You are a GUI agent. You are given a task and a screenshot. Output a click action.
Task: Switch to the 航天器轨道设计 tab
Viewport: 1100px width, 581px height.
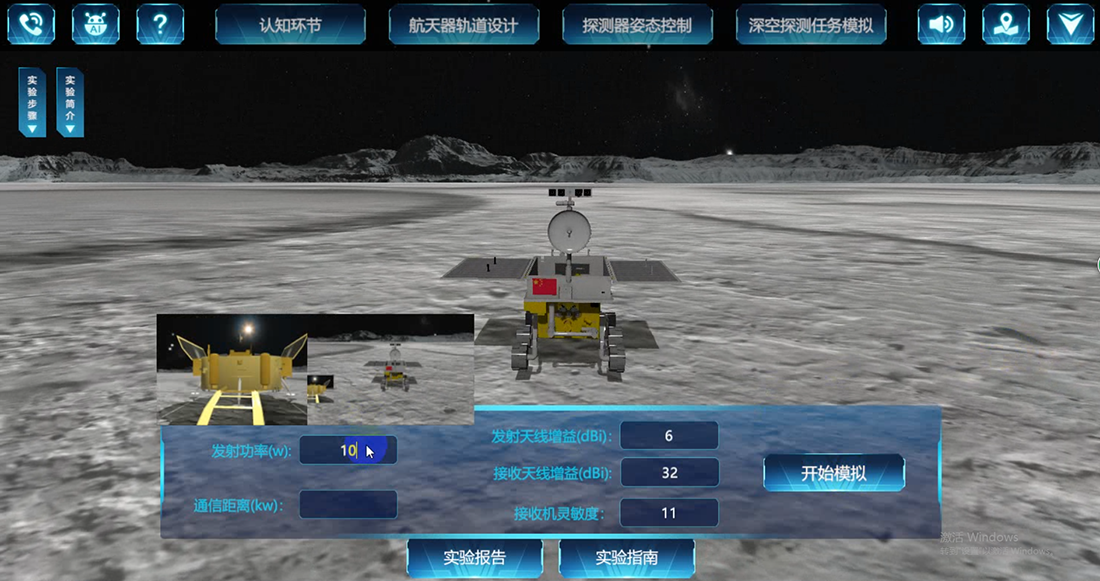[464, 25]
